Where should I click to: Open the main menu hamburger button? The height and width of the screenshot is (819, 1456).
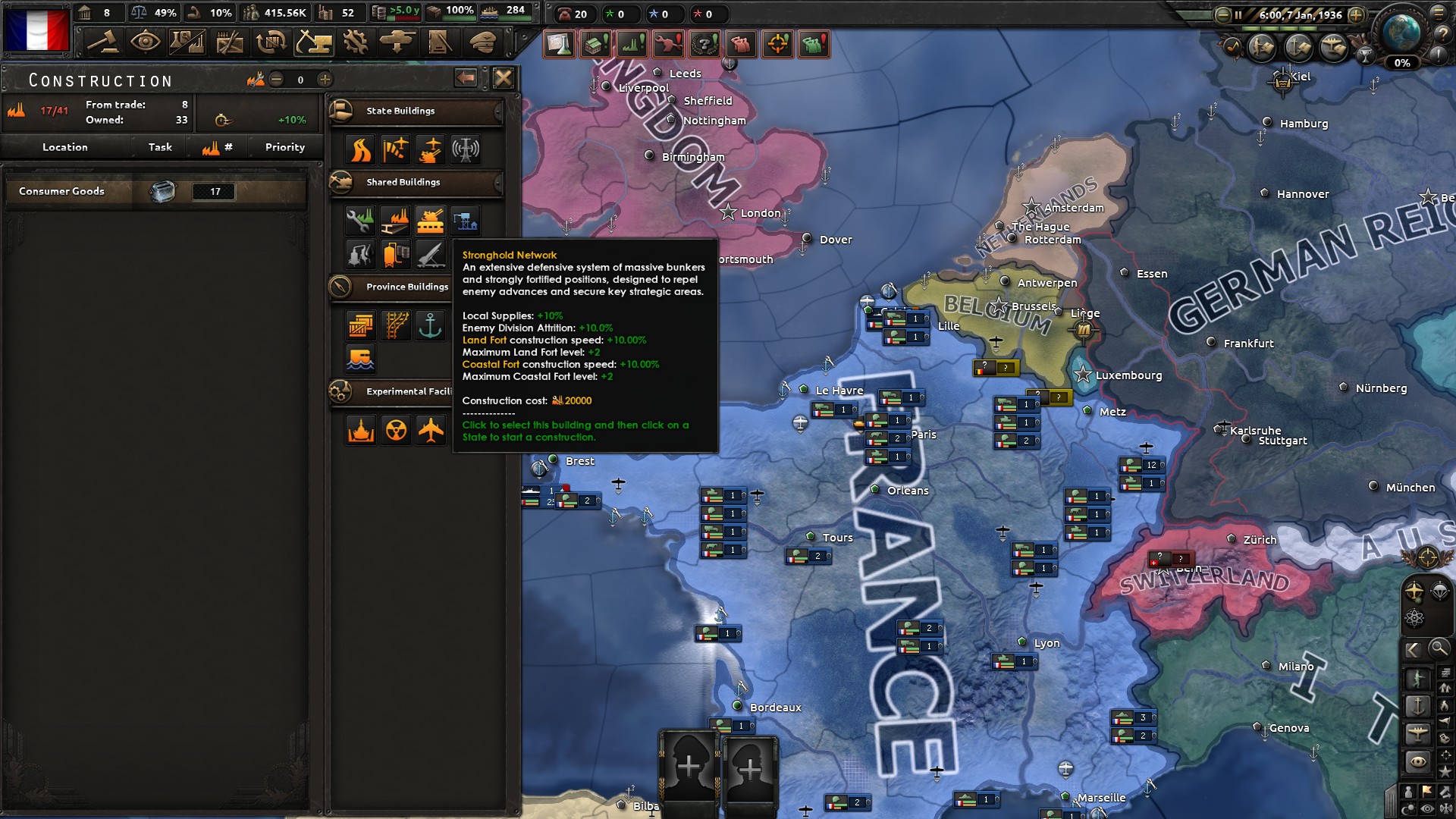[x=1439, y=13]
